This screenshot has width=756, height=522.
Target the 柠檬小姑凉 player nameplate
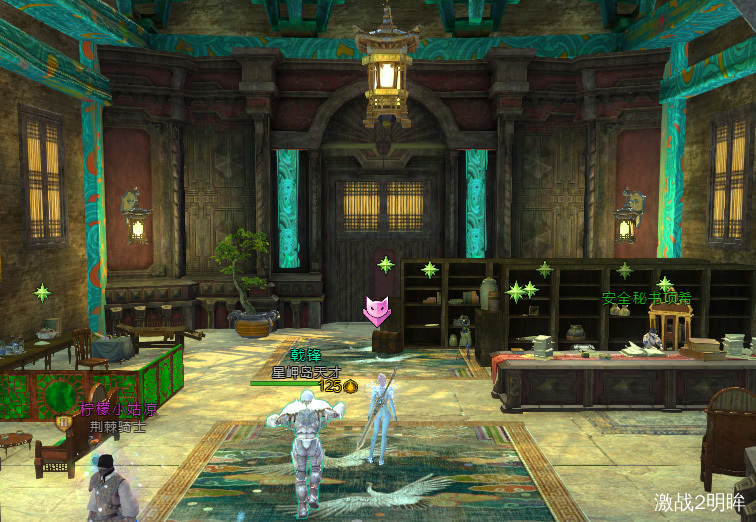tap(119, 409)
